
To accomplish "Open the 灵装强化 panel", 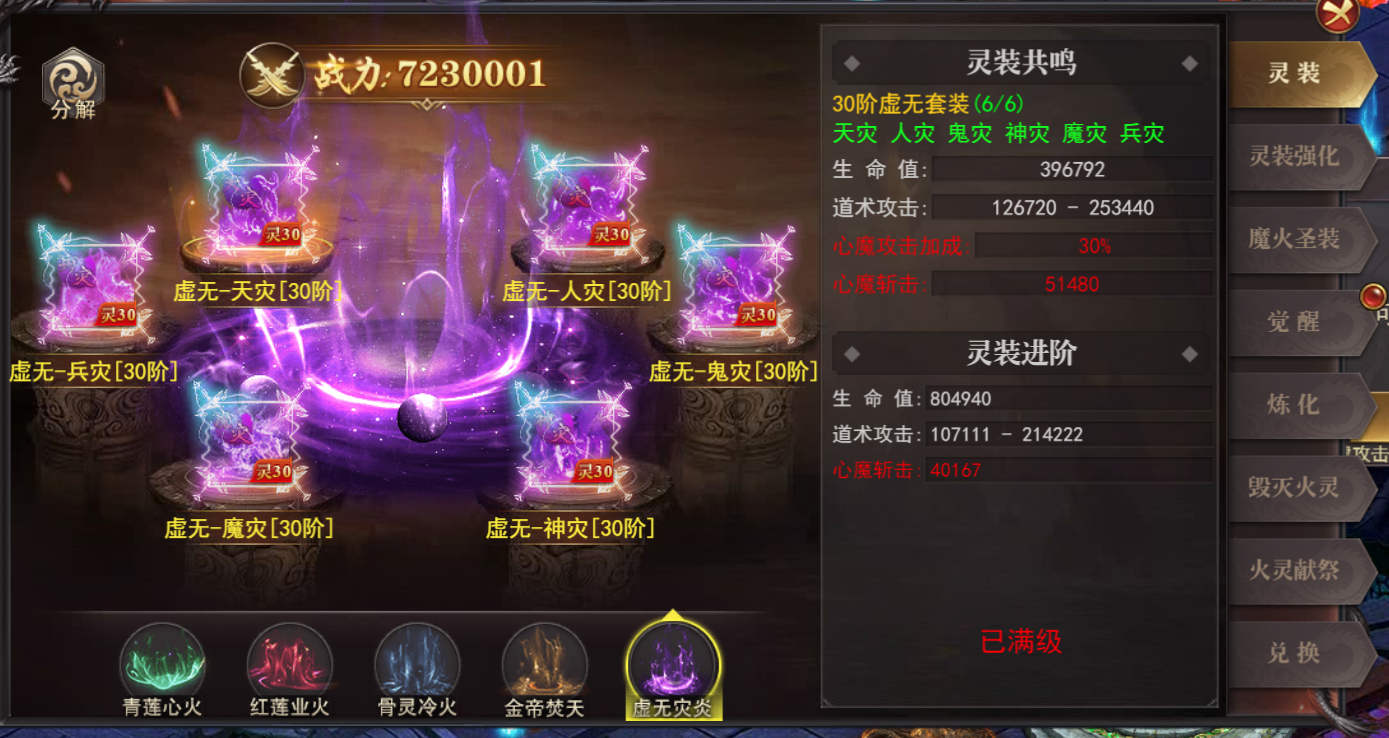I will point(1300,158).
